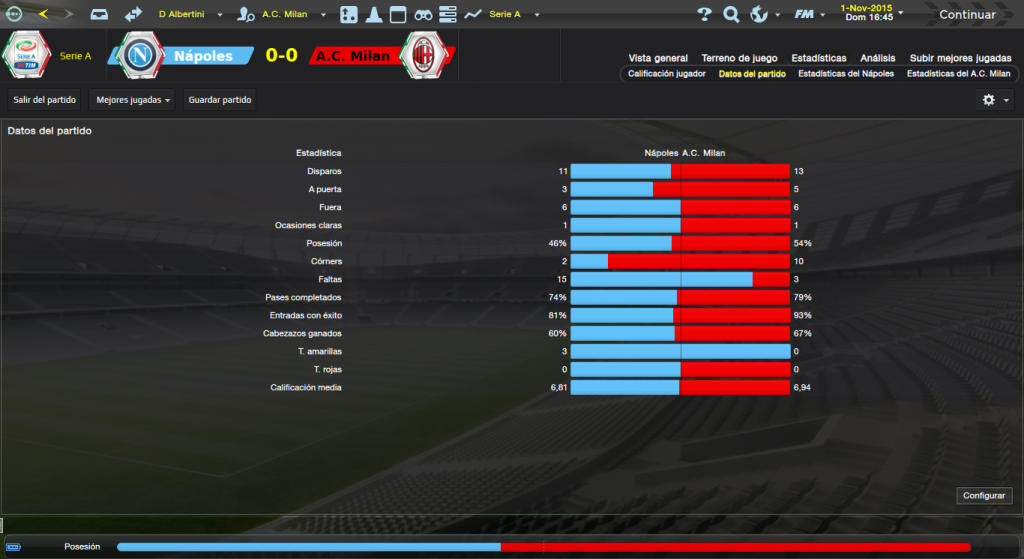Open the Terreno de juego tab
The image size is (1024, 559).
pos(740,58)
